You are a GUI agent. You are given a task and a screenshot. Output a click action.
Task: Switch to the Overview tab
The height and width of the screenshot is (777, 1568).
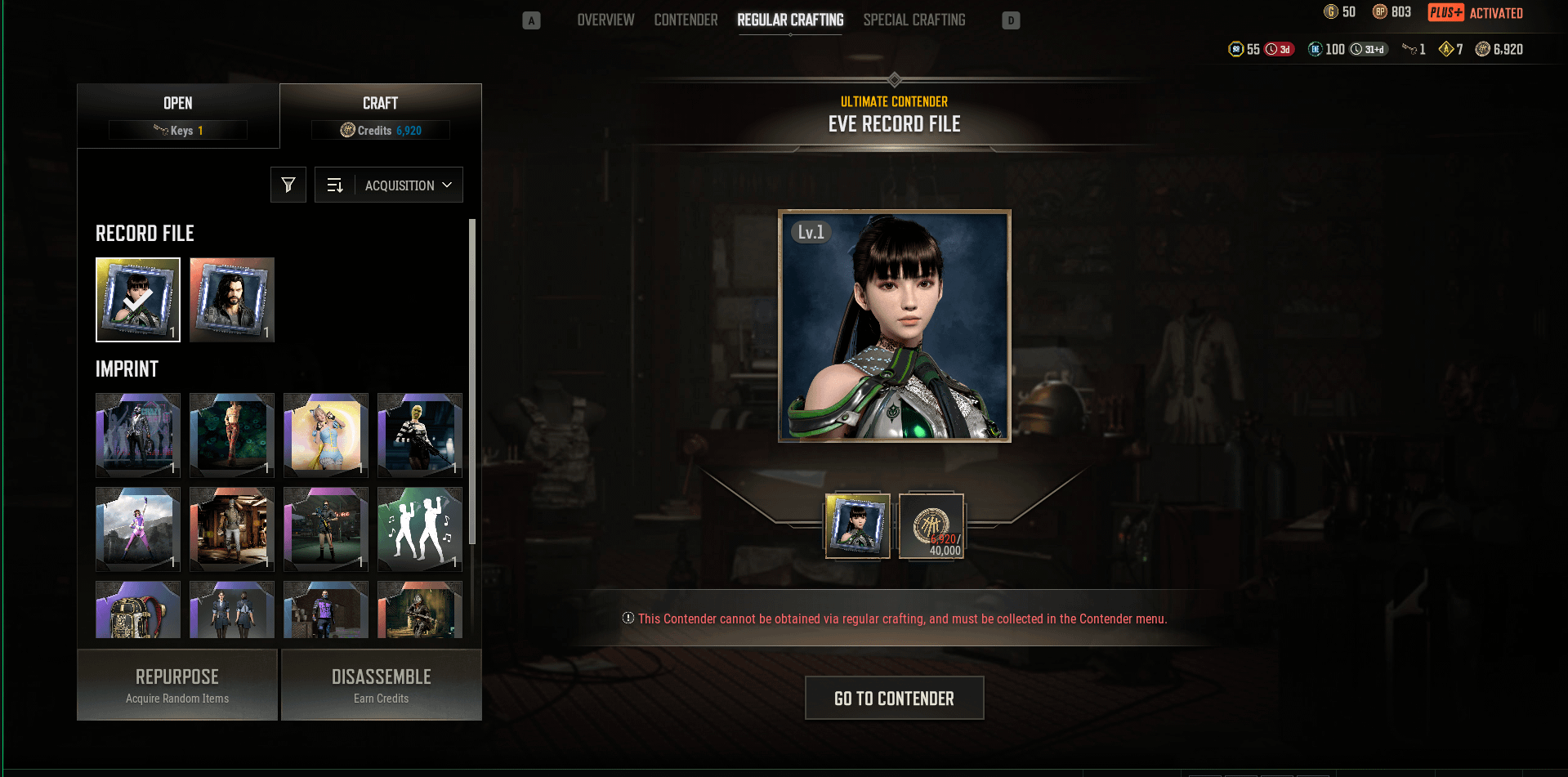605,20
